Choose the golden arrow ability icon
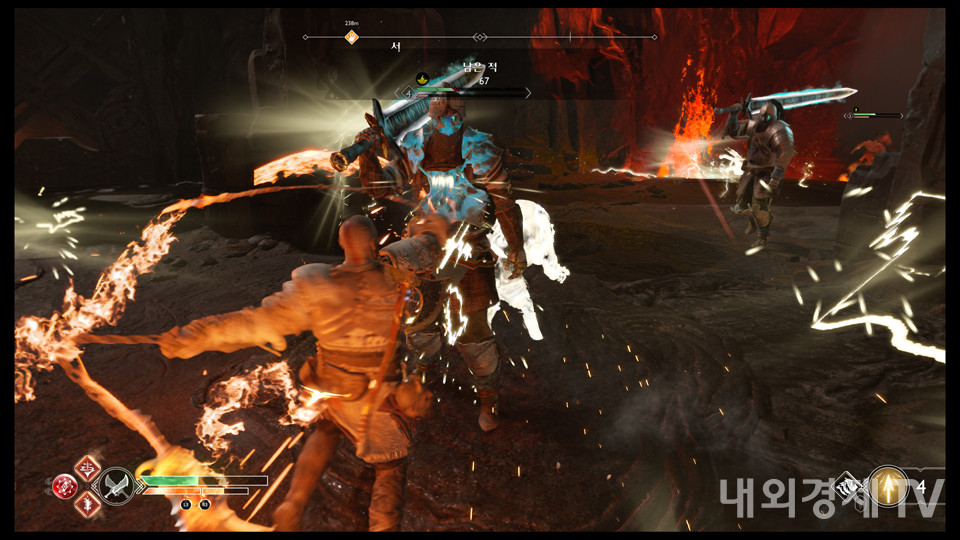The width and height of the screenshot is (960, 540). [887, 486]
